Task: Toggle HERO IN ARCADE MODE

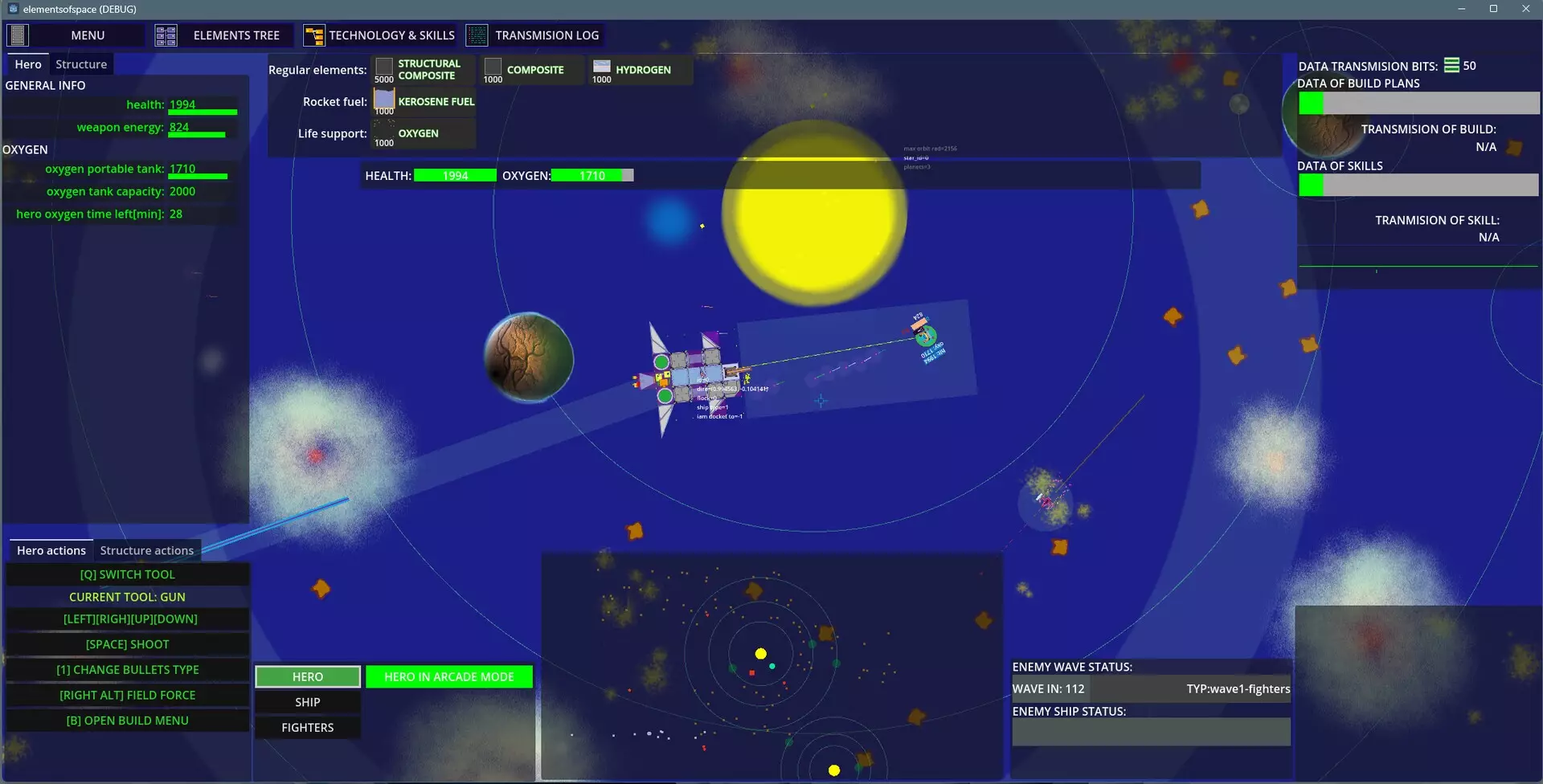Action: pos(448,676)
